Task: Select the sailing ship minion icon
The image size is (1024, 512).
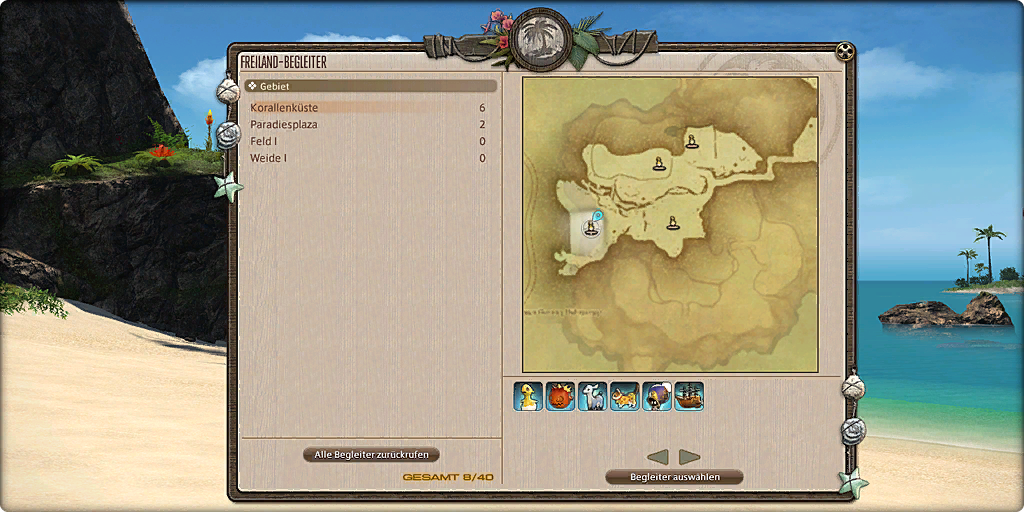Action: 688,396
